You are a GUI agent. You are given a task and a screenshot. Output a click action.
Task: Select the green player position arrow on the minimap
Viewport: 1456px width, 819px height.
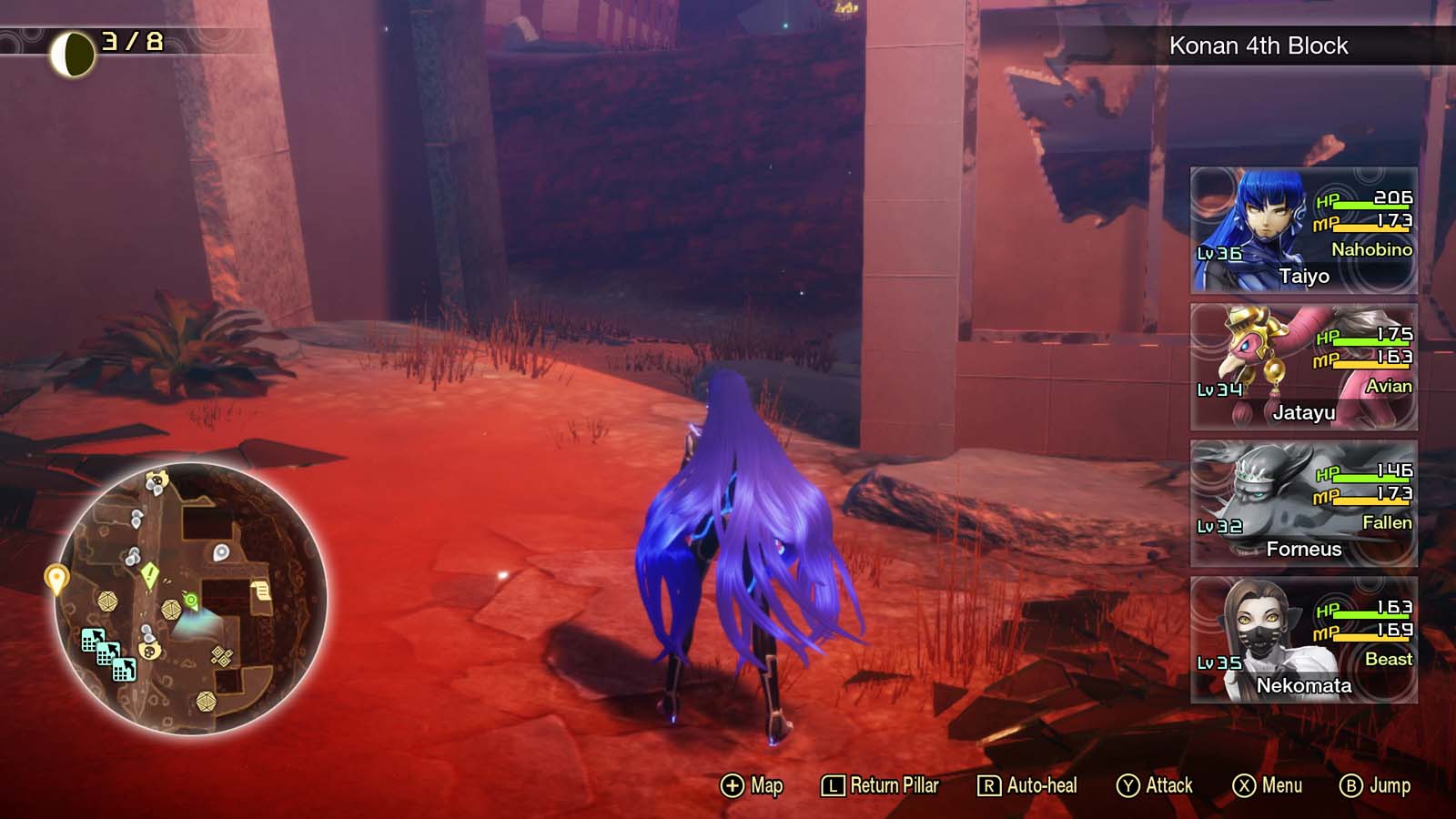pyautogui.click(x=191, y=601)
